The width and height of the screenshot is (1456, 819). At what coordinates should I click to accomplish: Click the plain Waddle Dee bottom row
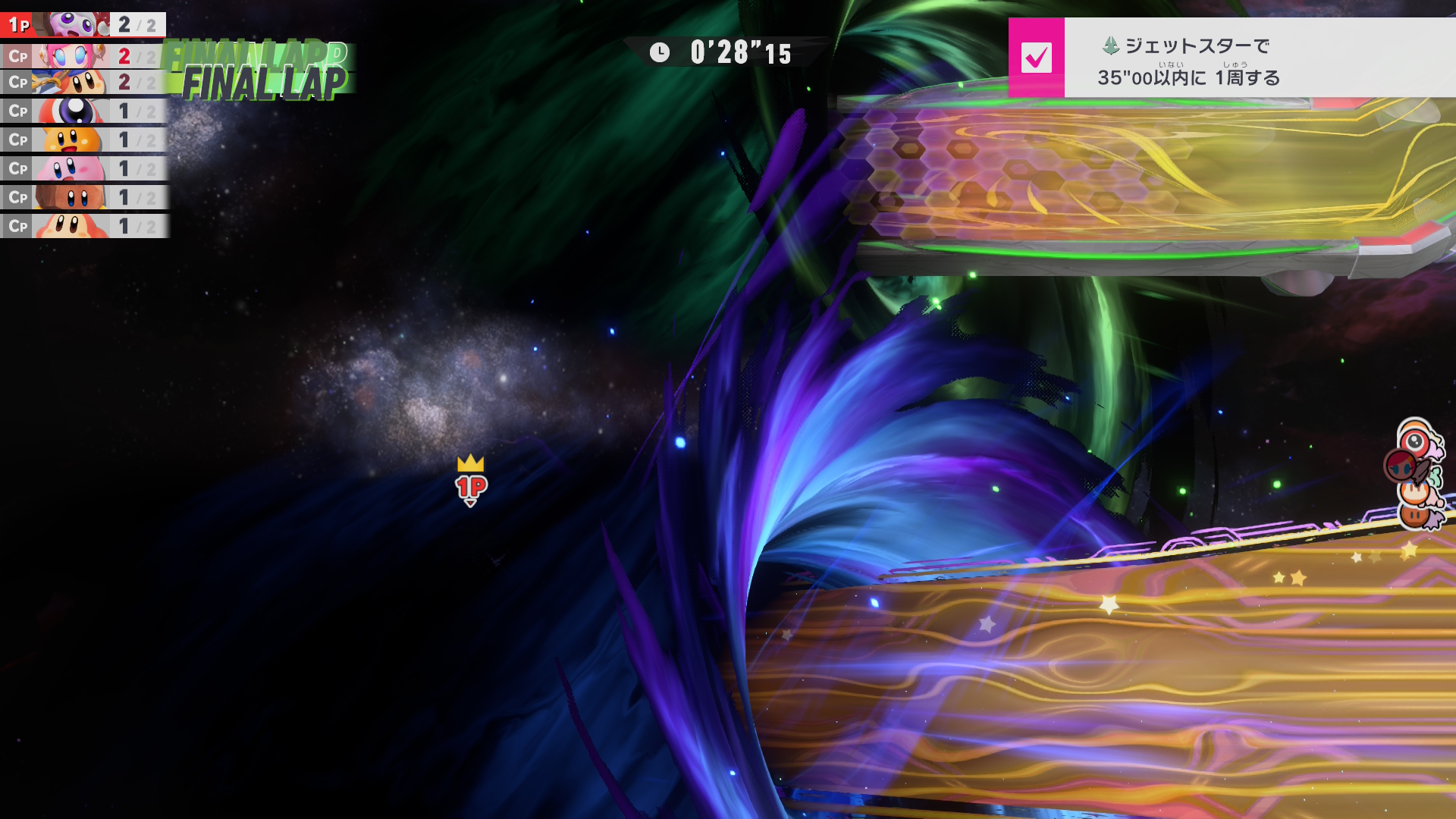click(83, 226)
